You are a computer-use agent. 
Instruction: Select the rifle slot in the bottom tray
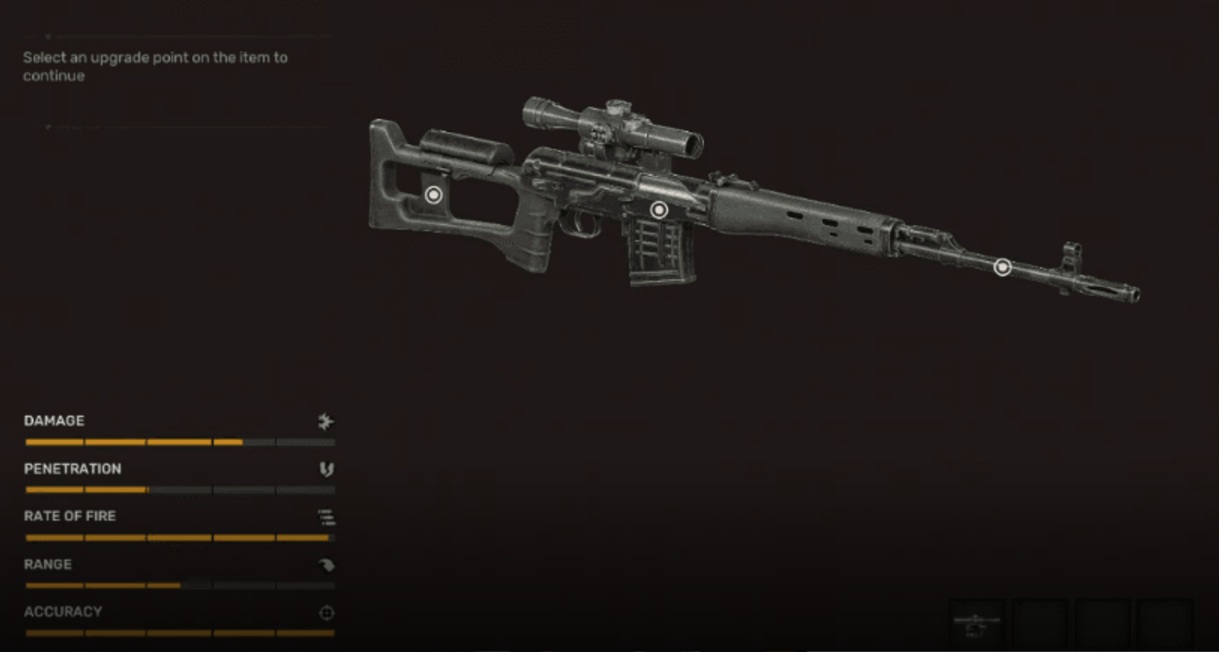pos(977,623)
